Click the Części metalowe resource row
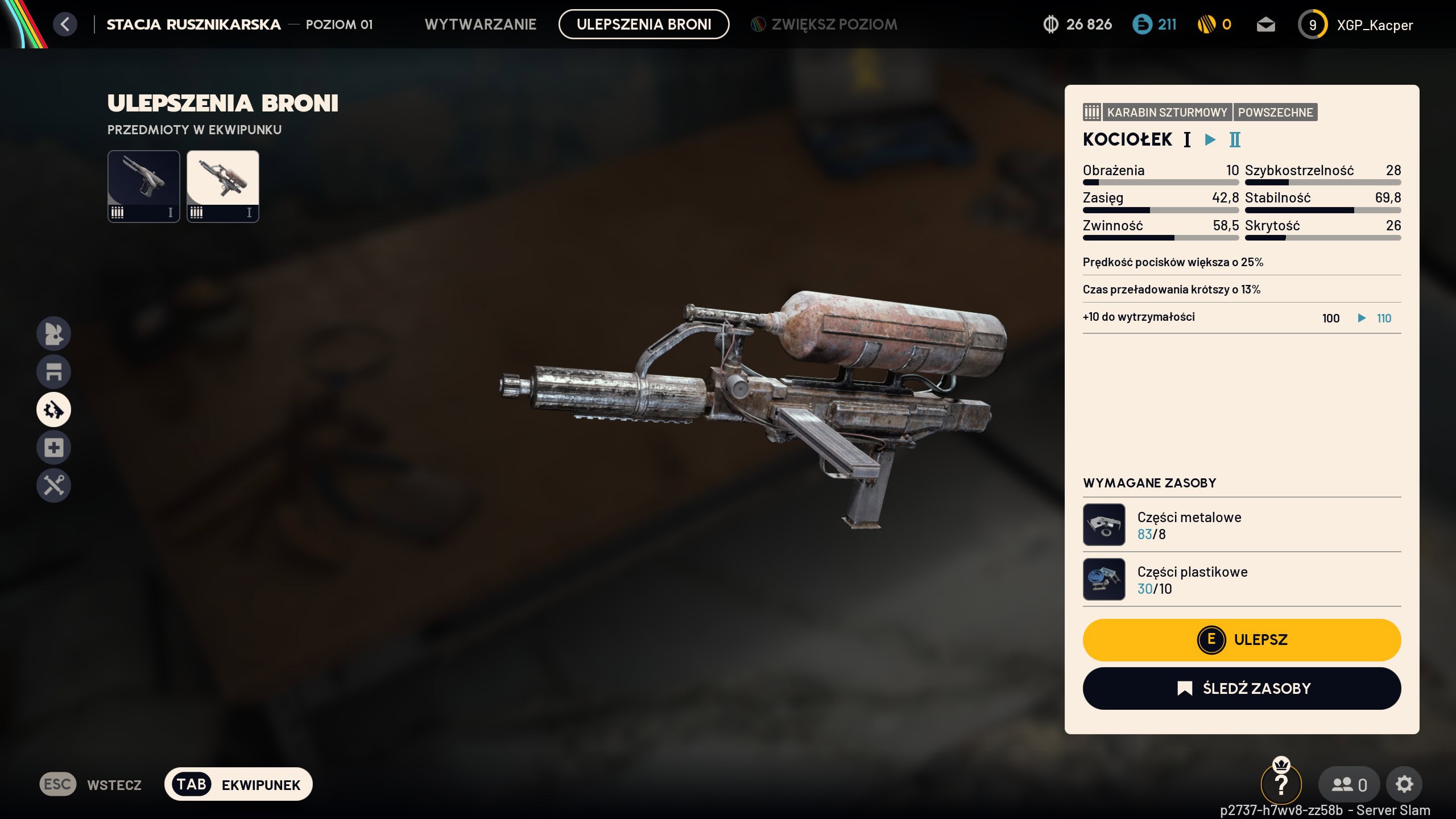The width and height of the screenshot is (1456, 819). pyautogui.click(x=1242, y=525)
